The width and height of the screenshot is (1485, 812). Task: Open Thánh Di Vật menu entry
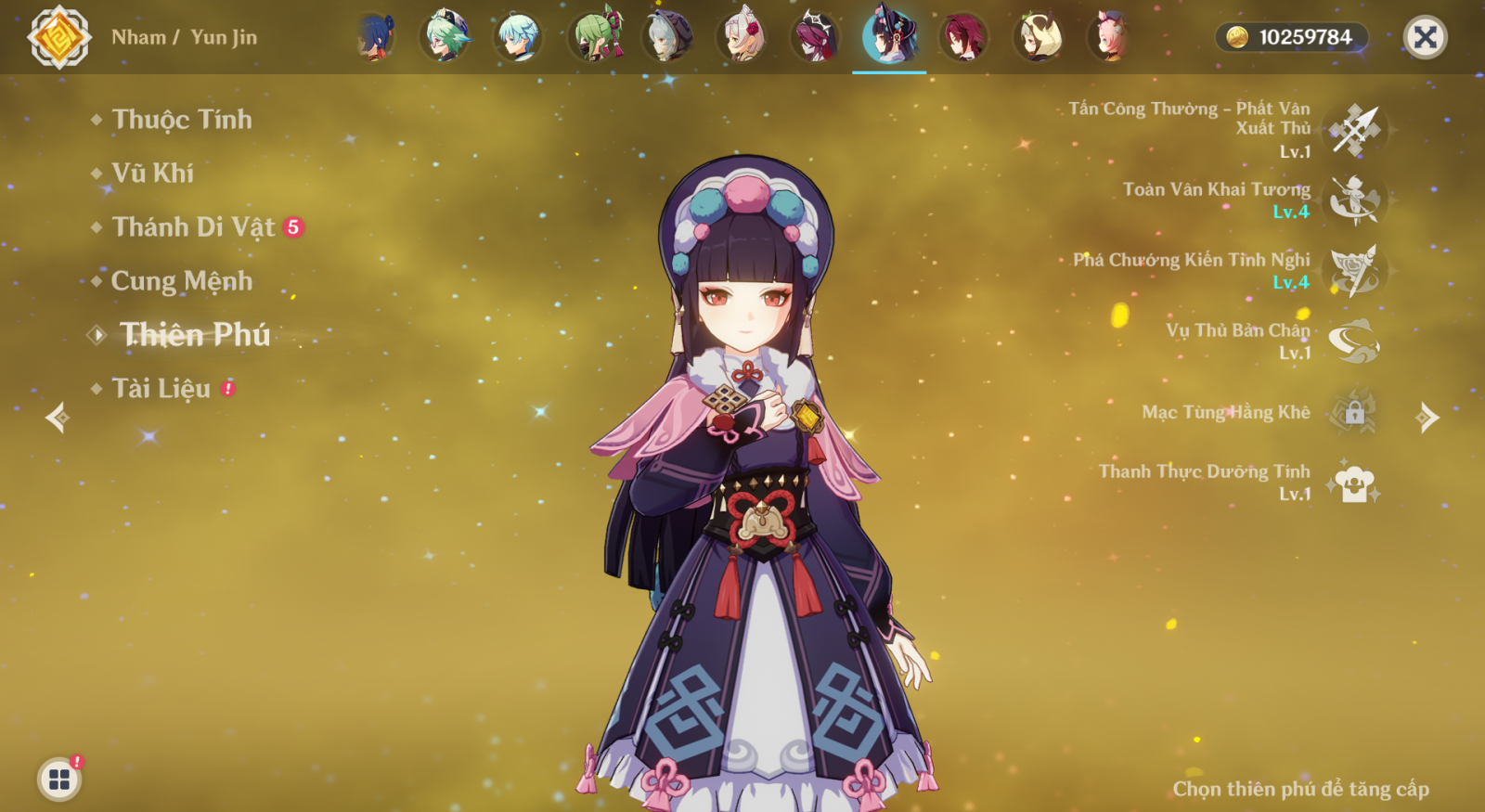tap(193, 227)
